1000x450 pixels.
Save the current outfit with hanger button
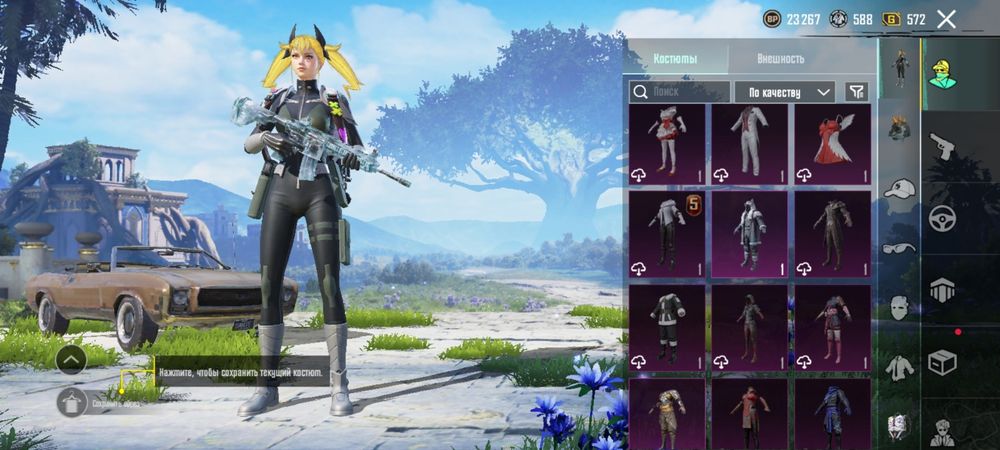[x=71, y=403]
